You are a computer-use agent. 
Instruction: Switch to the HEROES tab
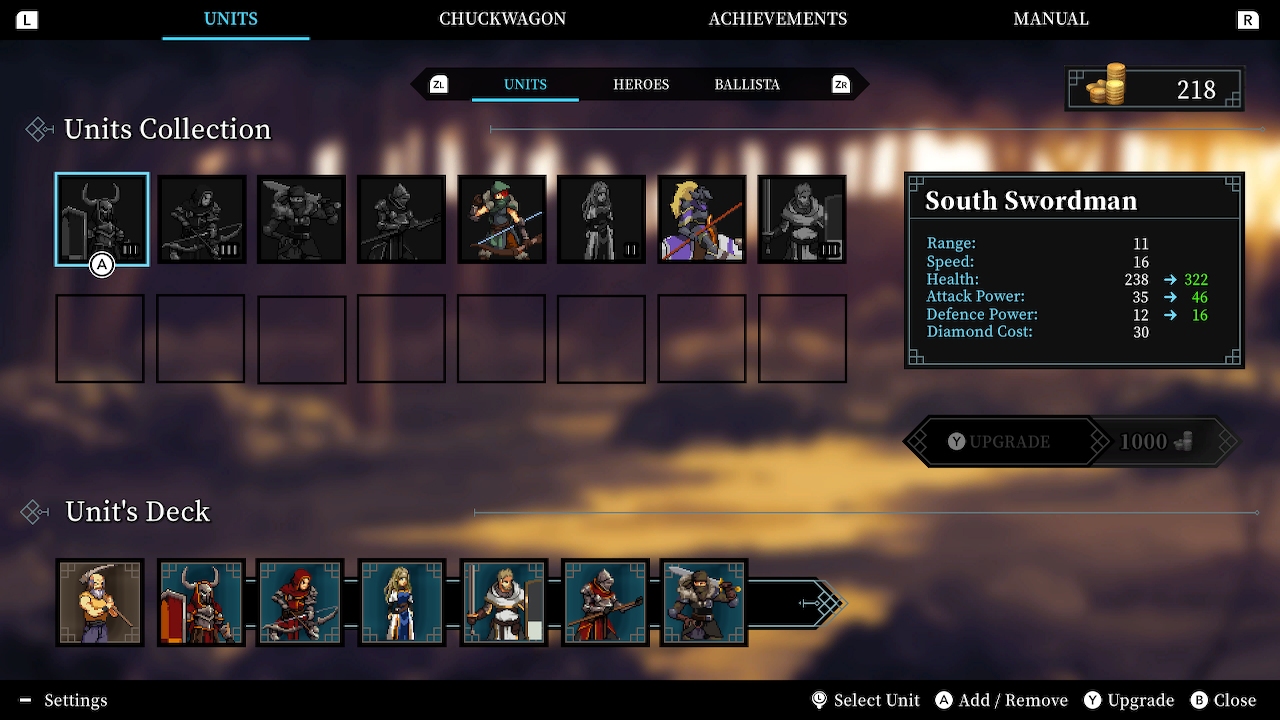[641, 84]
